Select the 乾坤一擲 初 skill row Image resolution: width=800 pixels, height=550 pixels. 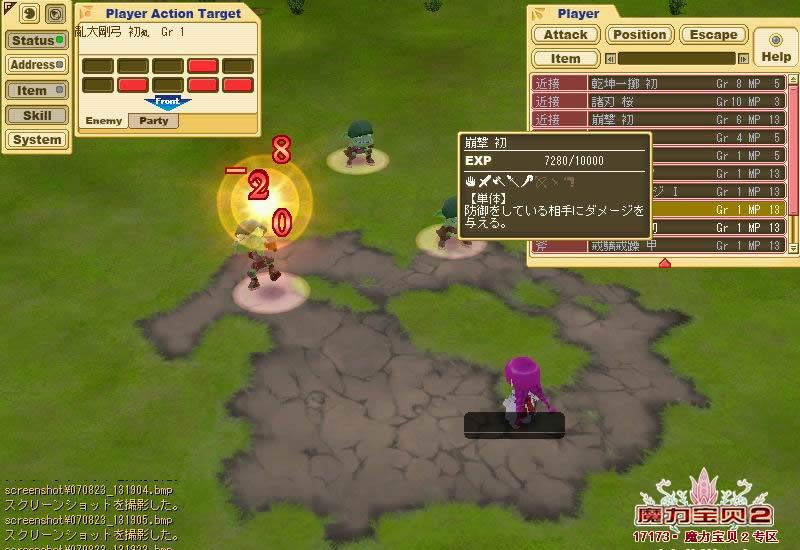coord(657,84)
